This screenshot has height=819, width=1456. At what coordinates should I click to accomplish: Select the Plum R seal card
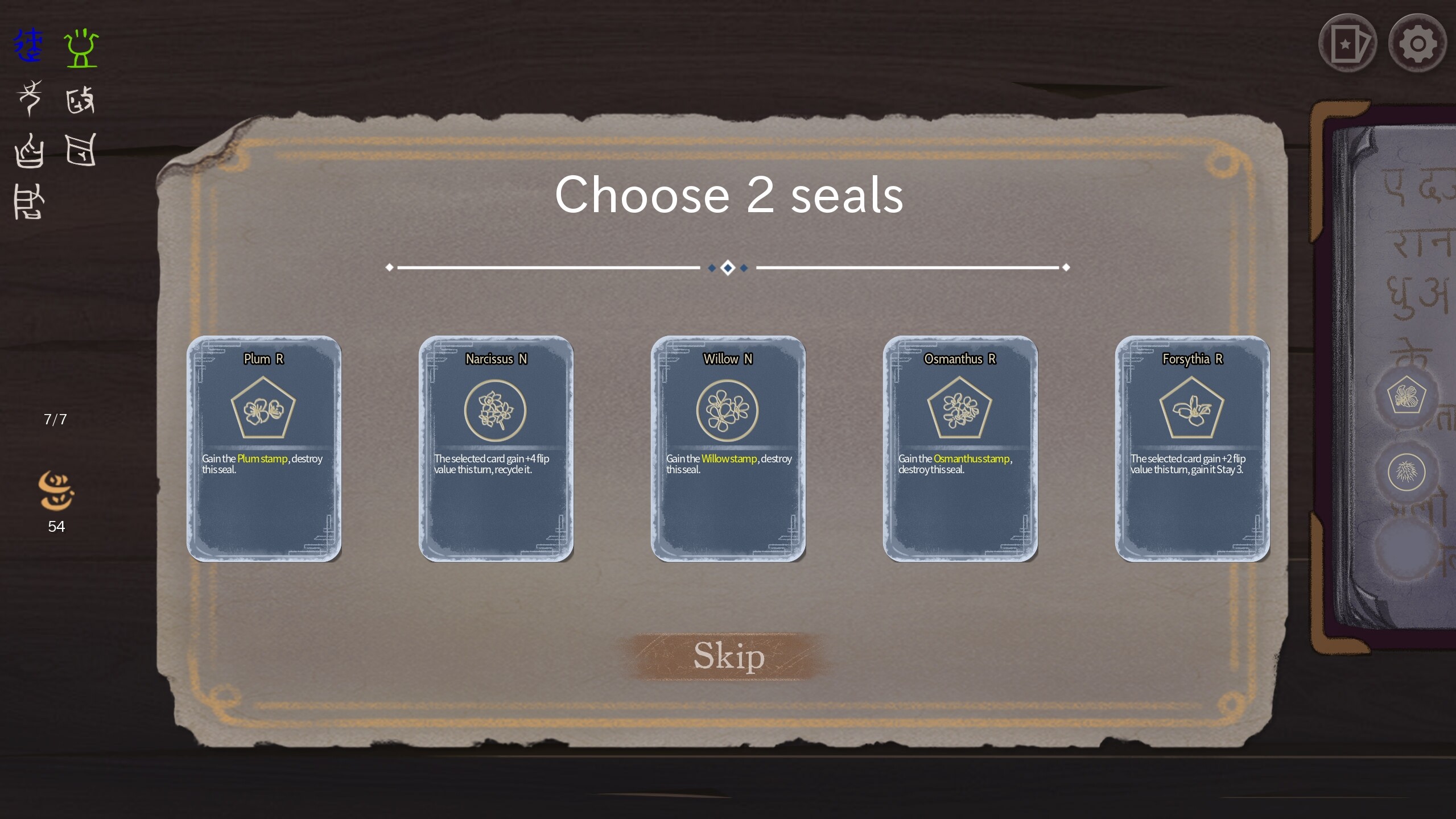click(x=265, y=449)
